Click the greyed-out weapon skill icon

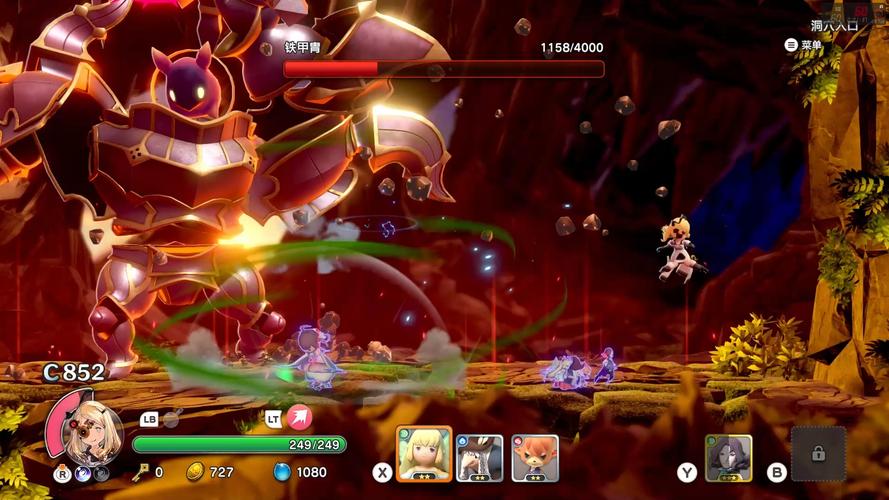pos(171,419)
